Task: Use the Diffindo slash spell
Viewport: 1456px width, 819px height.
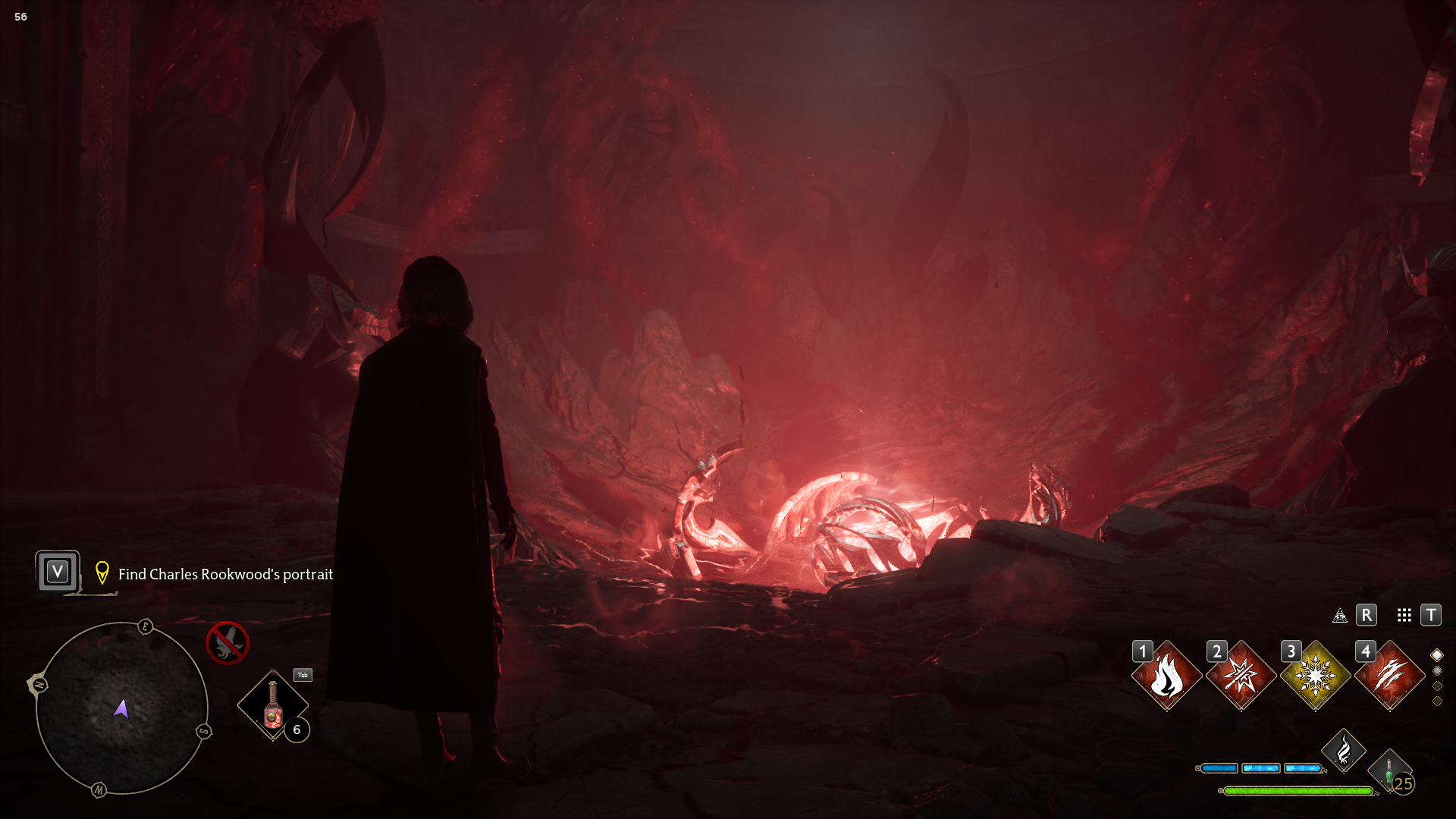Action: (x=1389, y=676)
